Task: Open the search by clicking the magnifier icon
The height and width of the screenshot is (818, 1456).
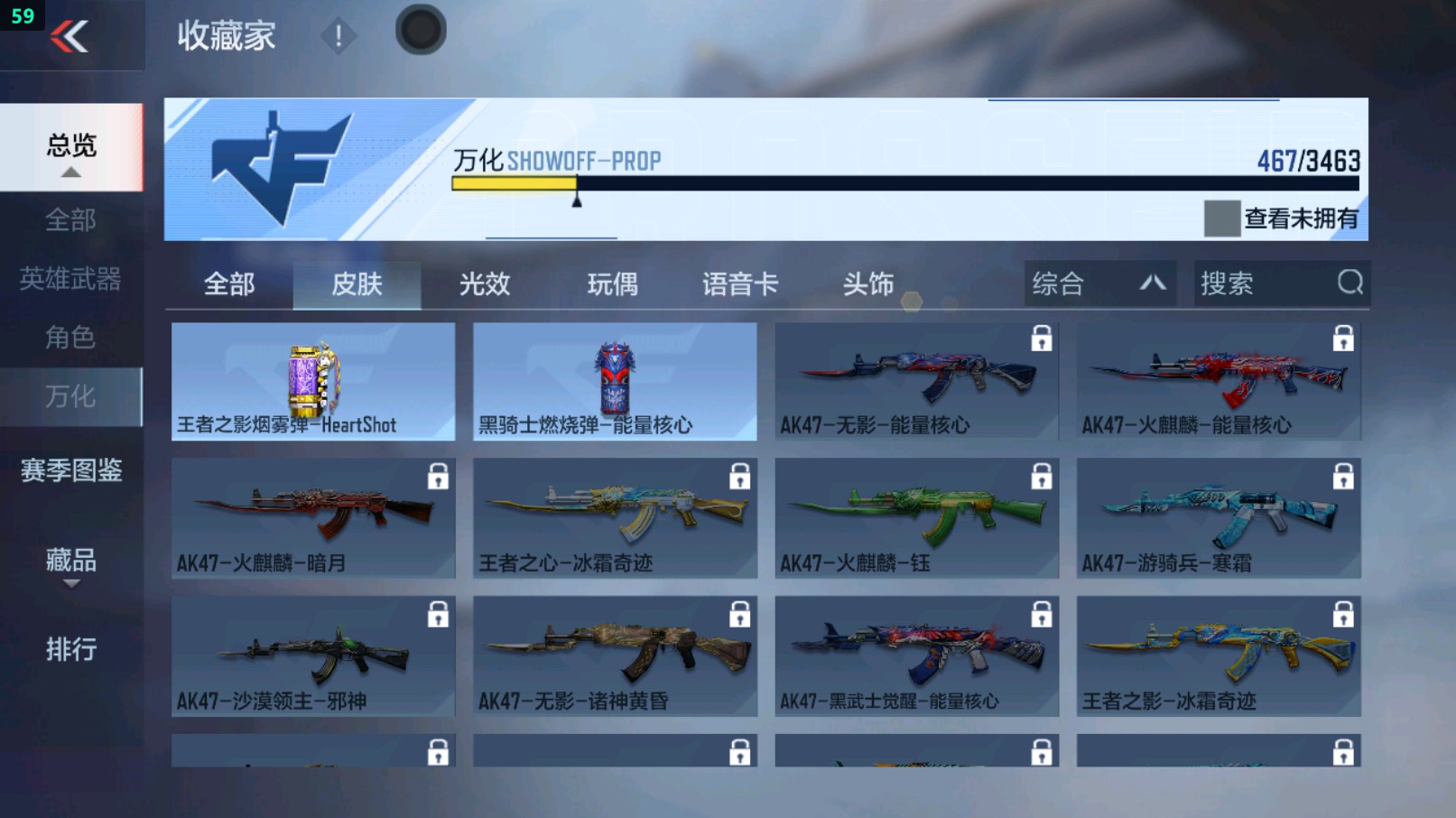Action: 1349,284
